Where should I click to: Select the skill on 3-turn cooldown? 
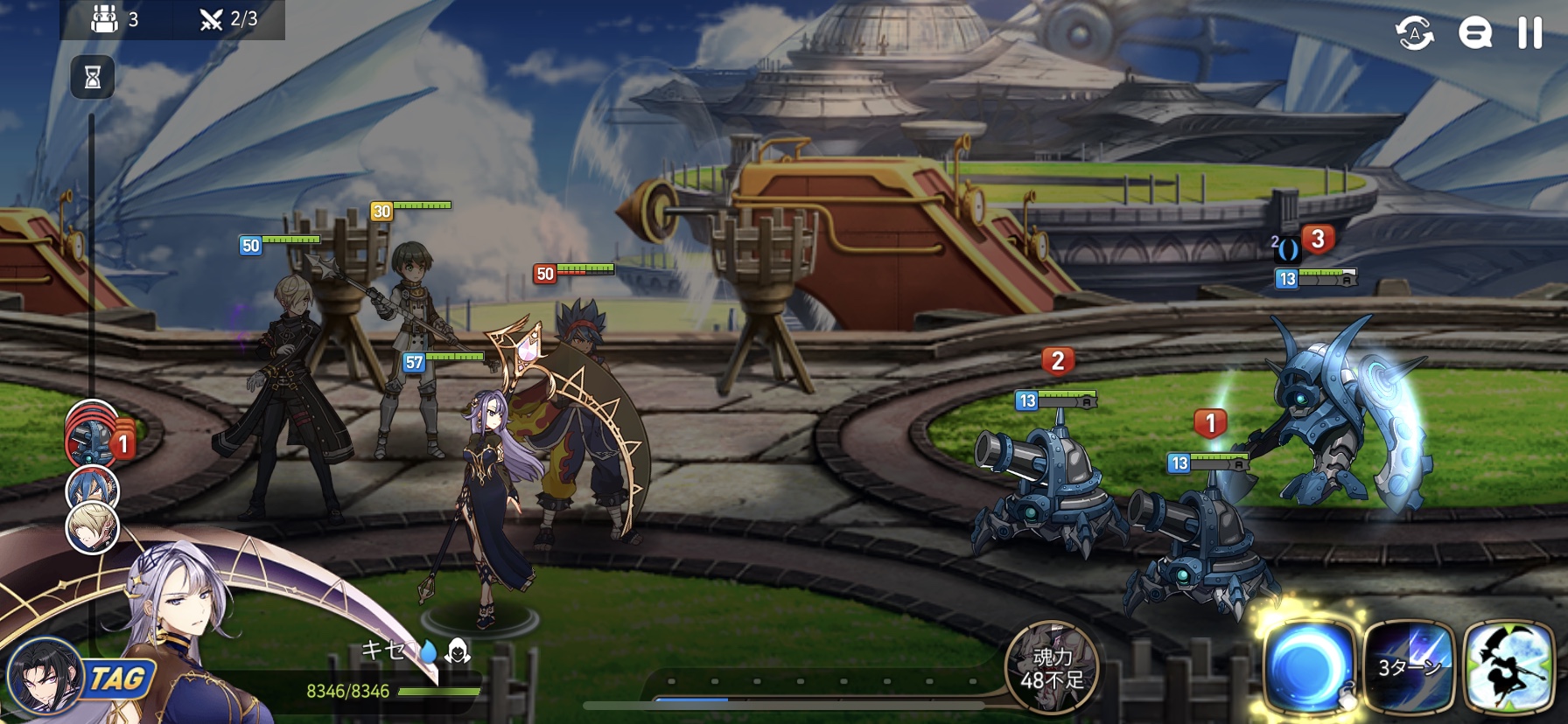coord(1408,668)
